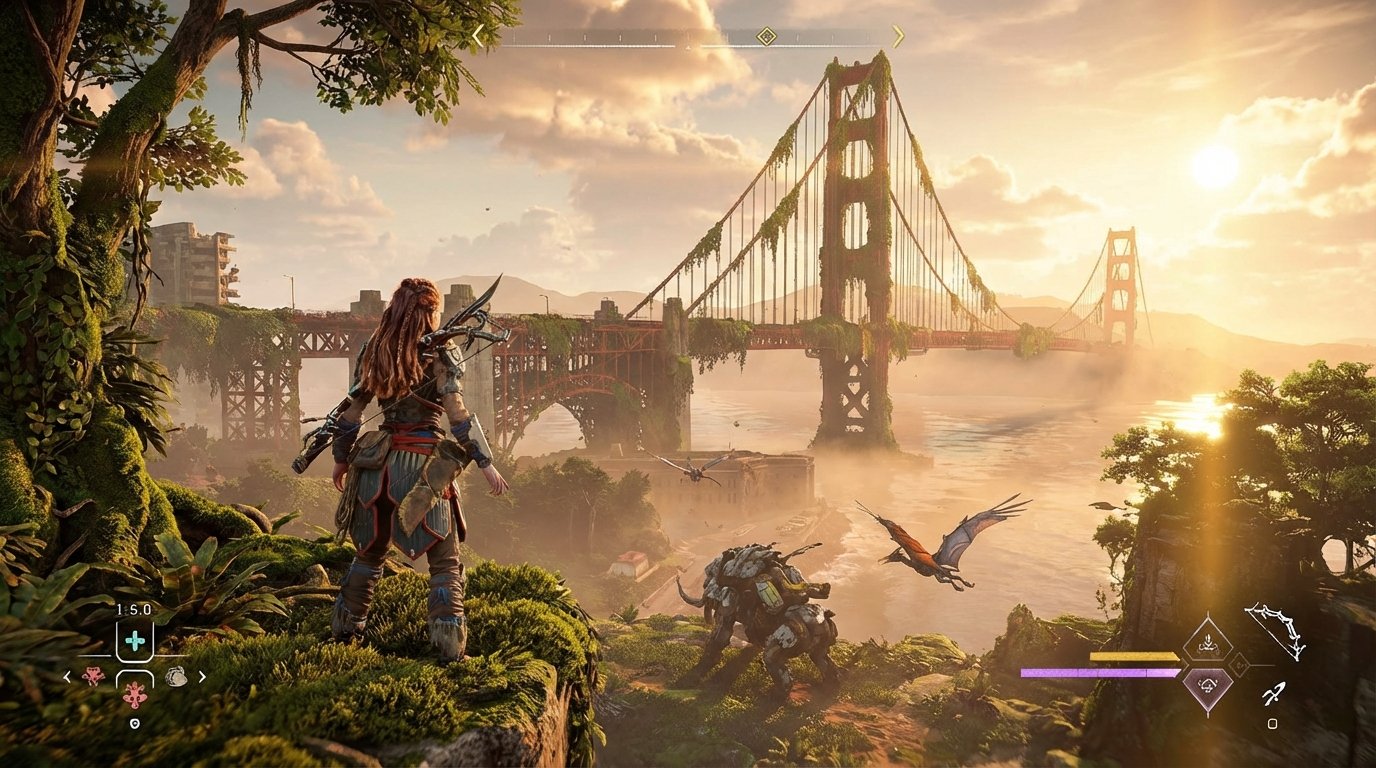
Task: Select the healing potion plus icon
Action: click(x=136, y=639)
